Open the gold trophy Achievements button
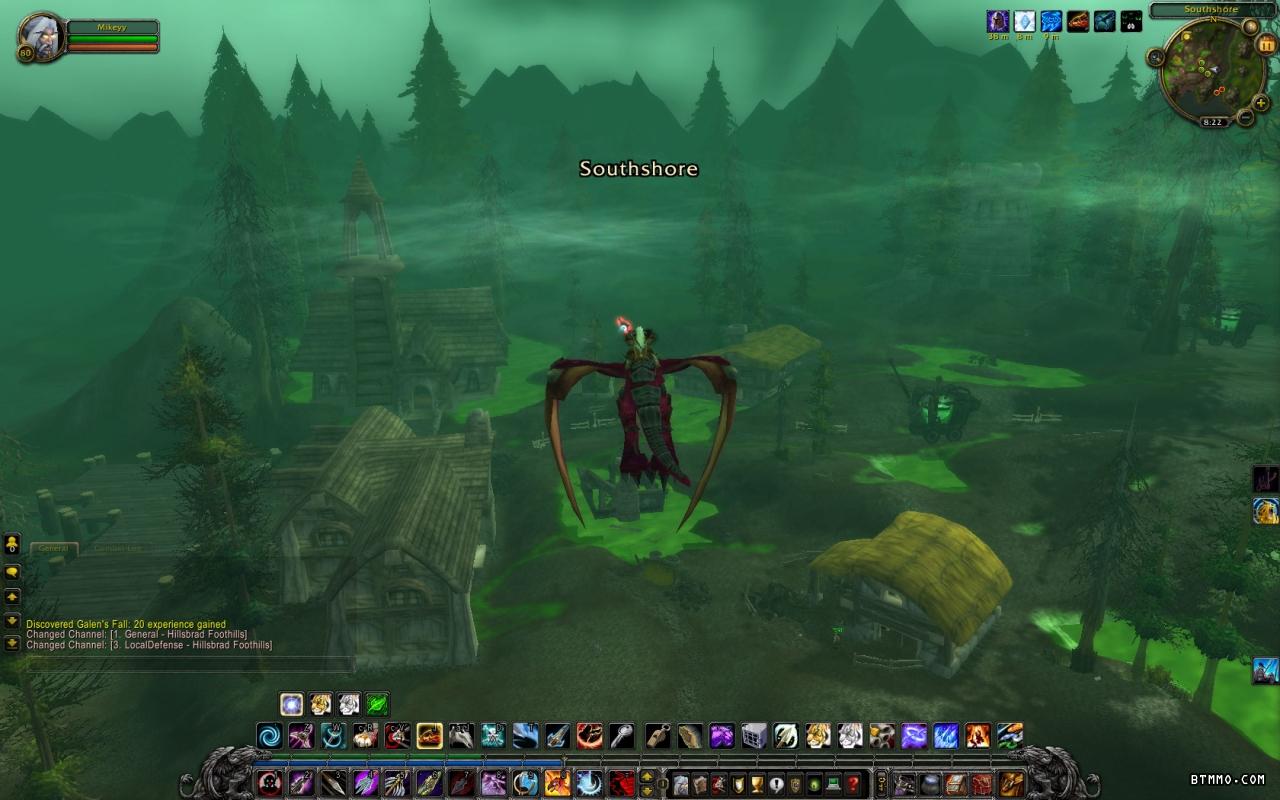The width and height of the screenshot is (1280, 800). [757, 784]
